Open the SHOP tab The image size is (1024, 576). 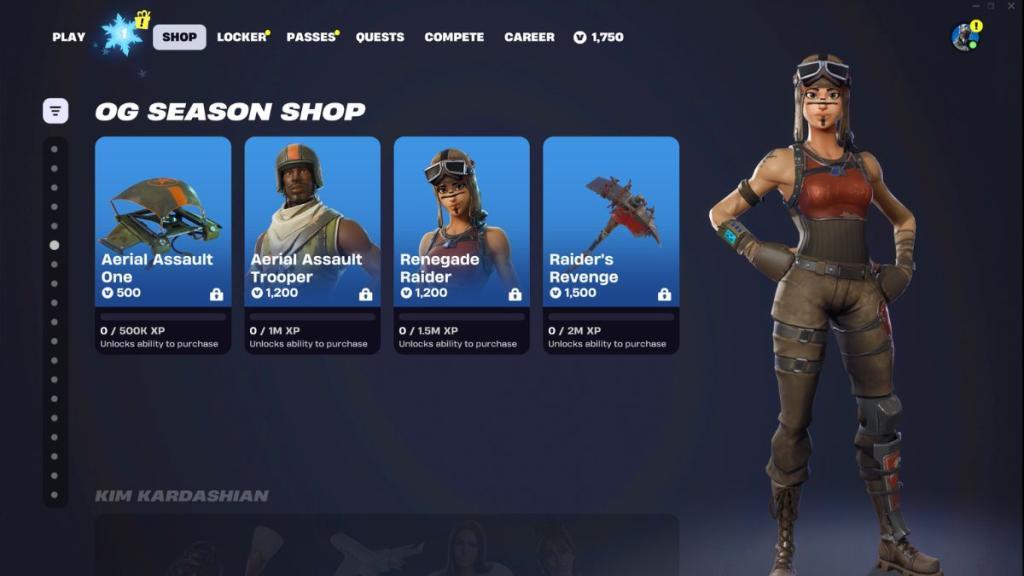180,37
